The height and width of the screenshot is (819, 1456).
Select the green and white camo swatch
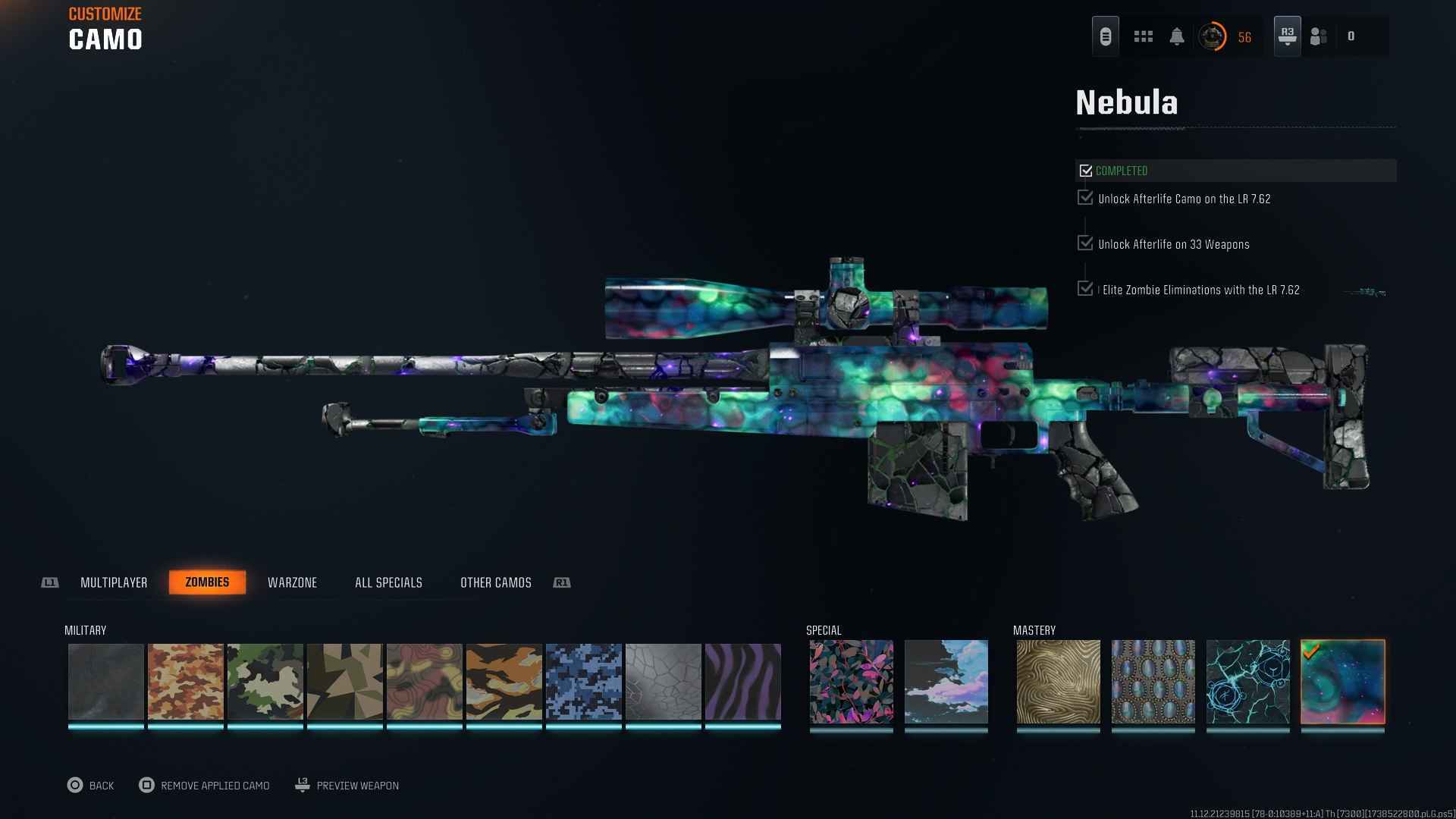[x=265, y=682]
